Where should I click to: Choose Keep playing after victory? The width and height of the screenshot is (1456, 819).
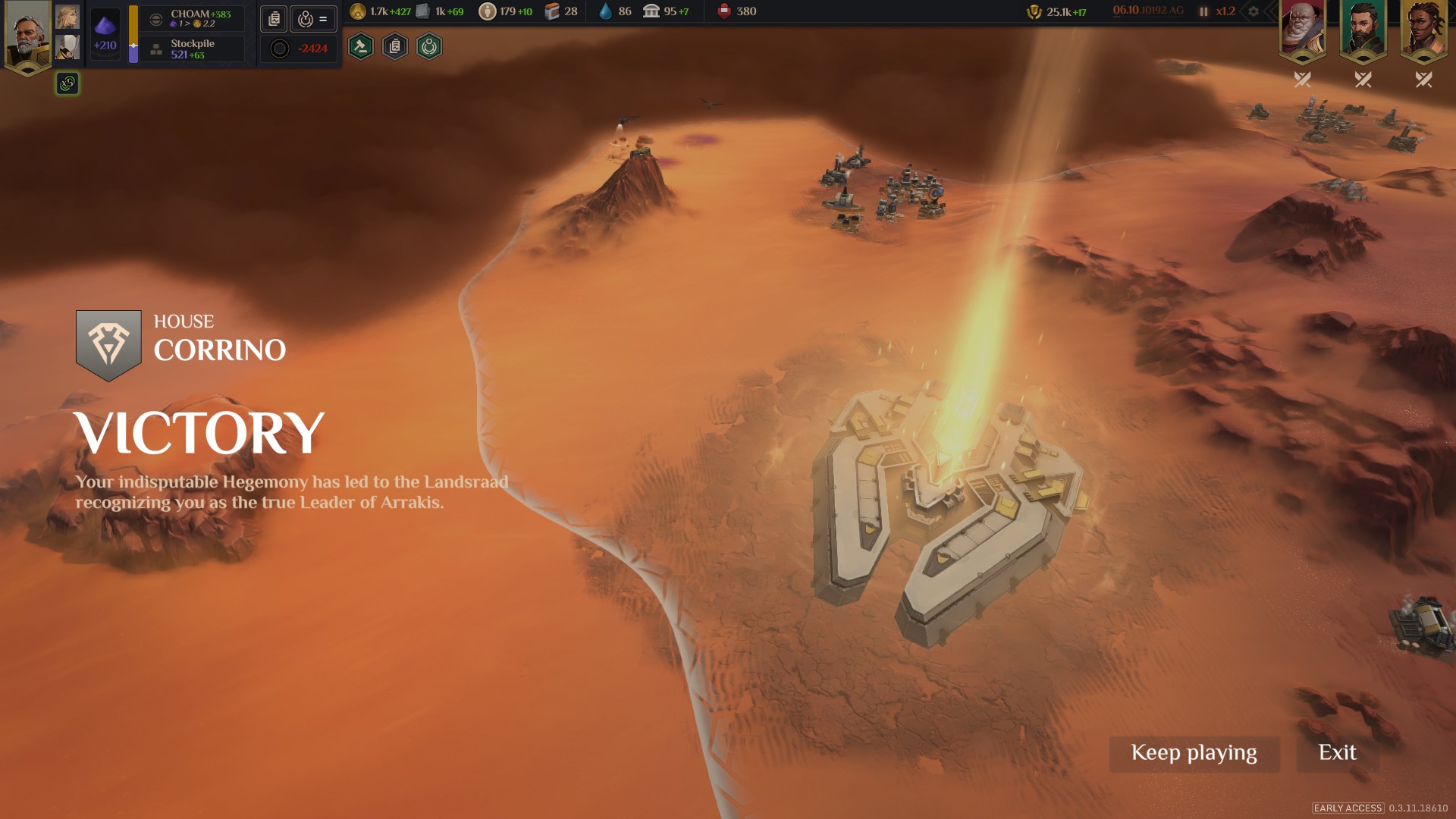pos(1194,753)
